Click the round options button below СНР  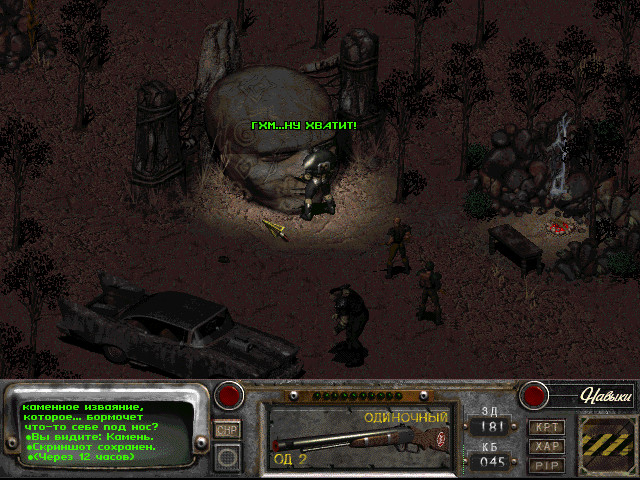coord(227,458)
